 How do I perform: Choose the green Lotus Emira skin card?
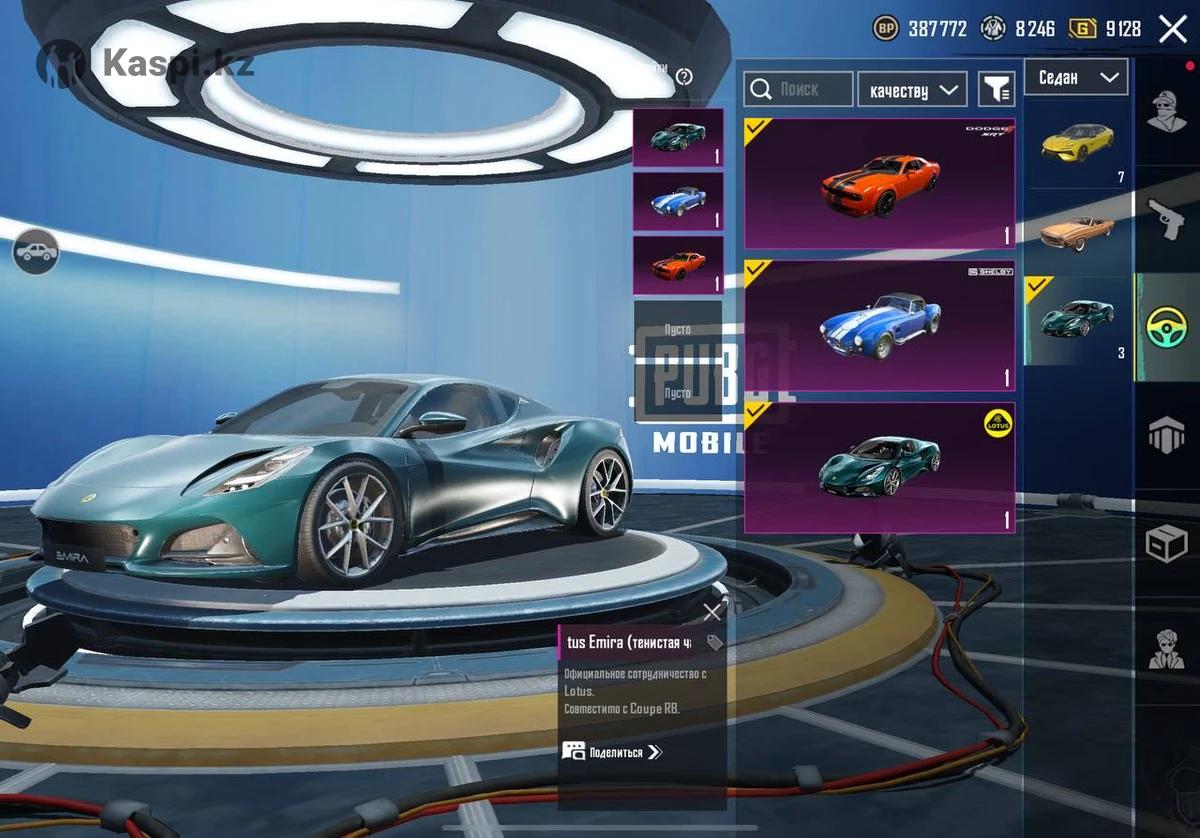tap(879, 468)
